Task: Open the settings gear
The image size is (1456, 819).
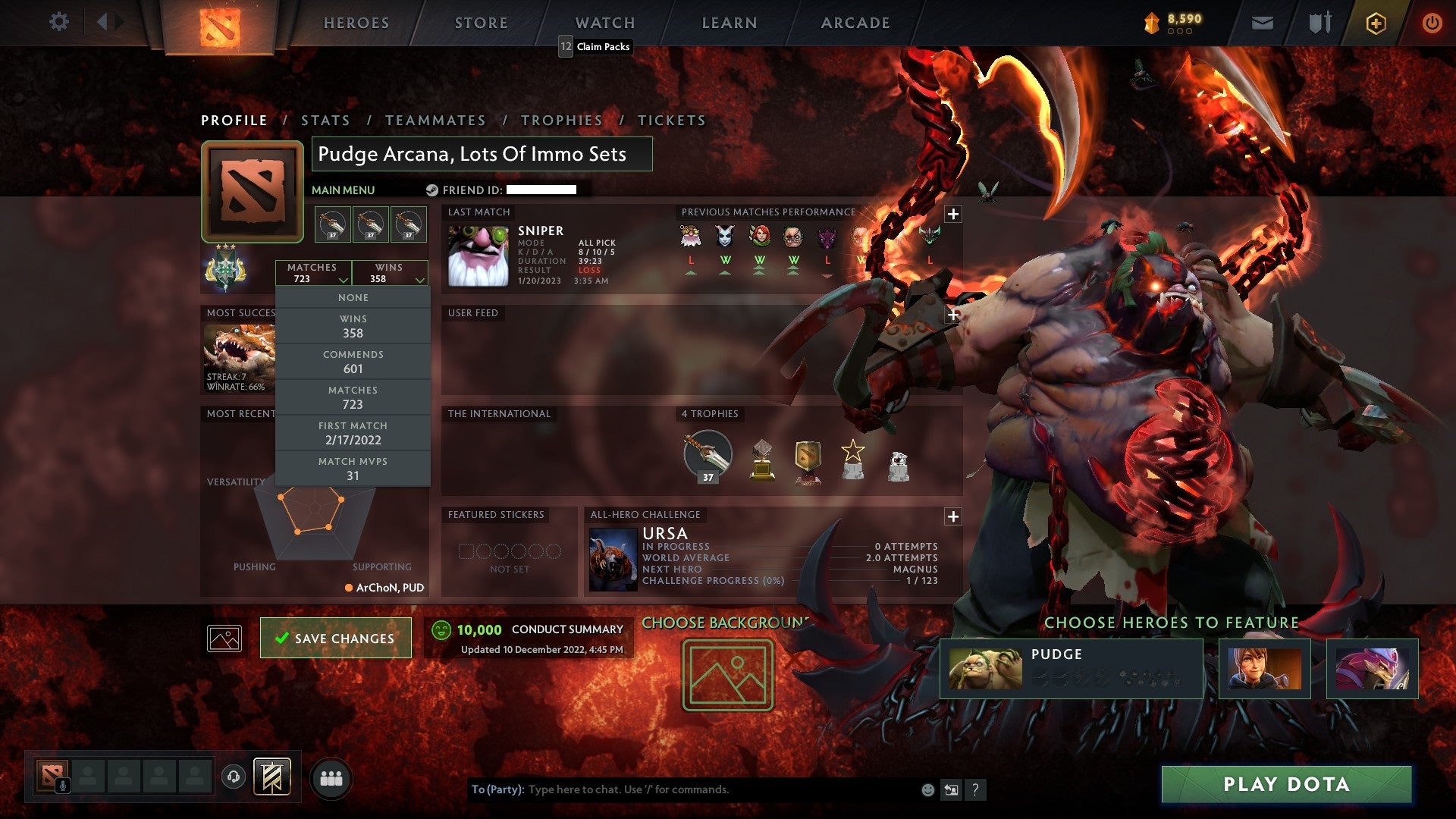Action: coord(59,22)
